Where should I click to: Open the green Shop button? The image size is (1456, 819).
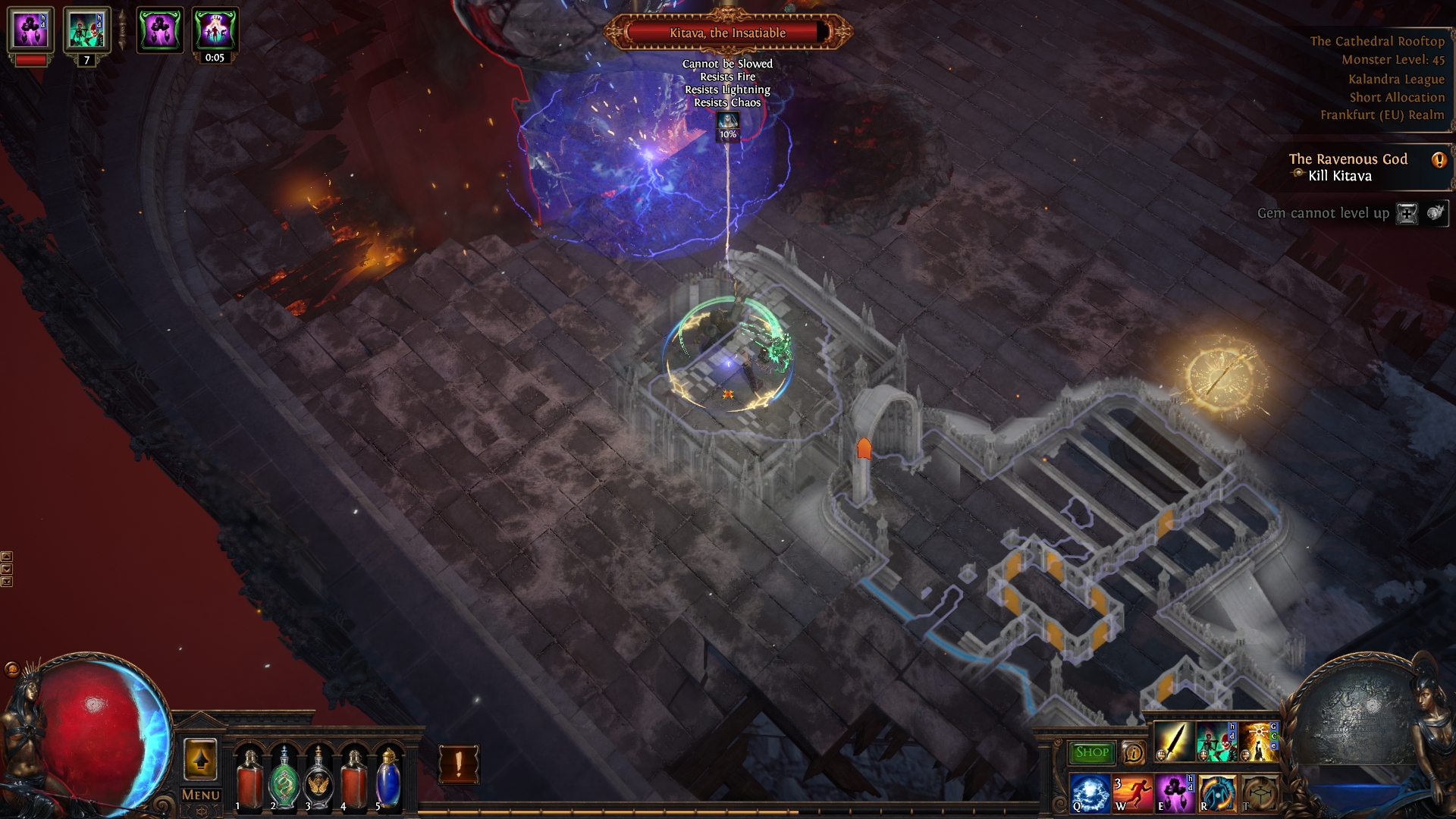tap(1091, 752)
